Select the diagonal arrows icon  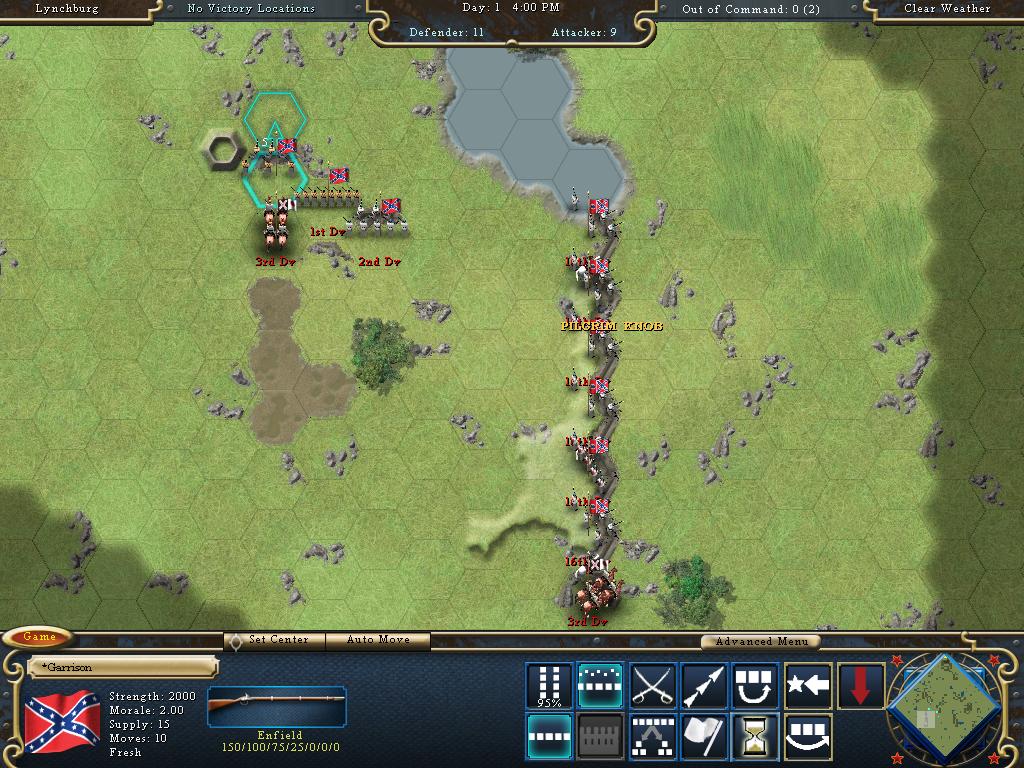704,686
